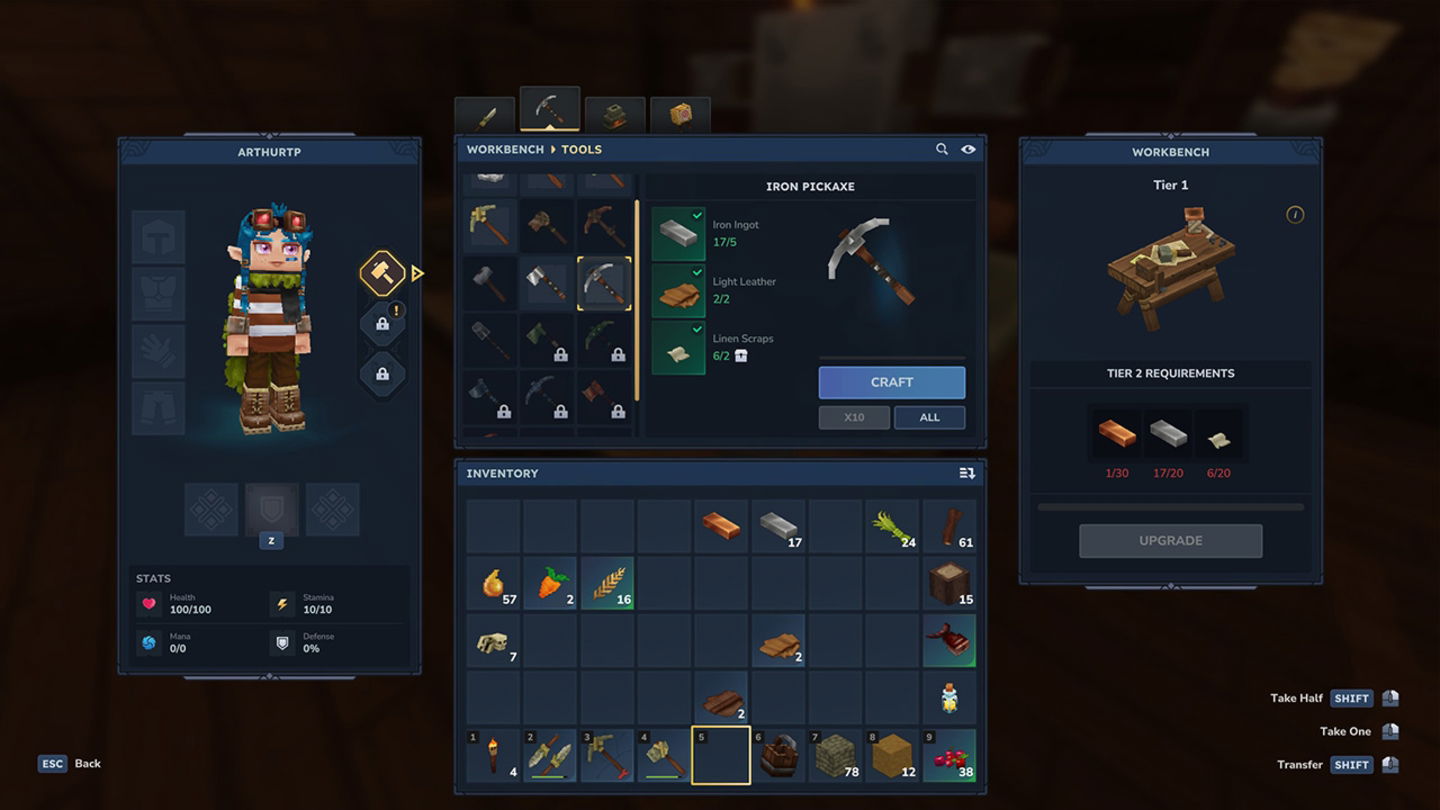
Task: Click the Back button
Action: [x=70, y=763]
